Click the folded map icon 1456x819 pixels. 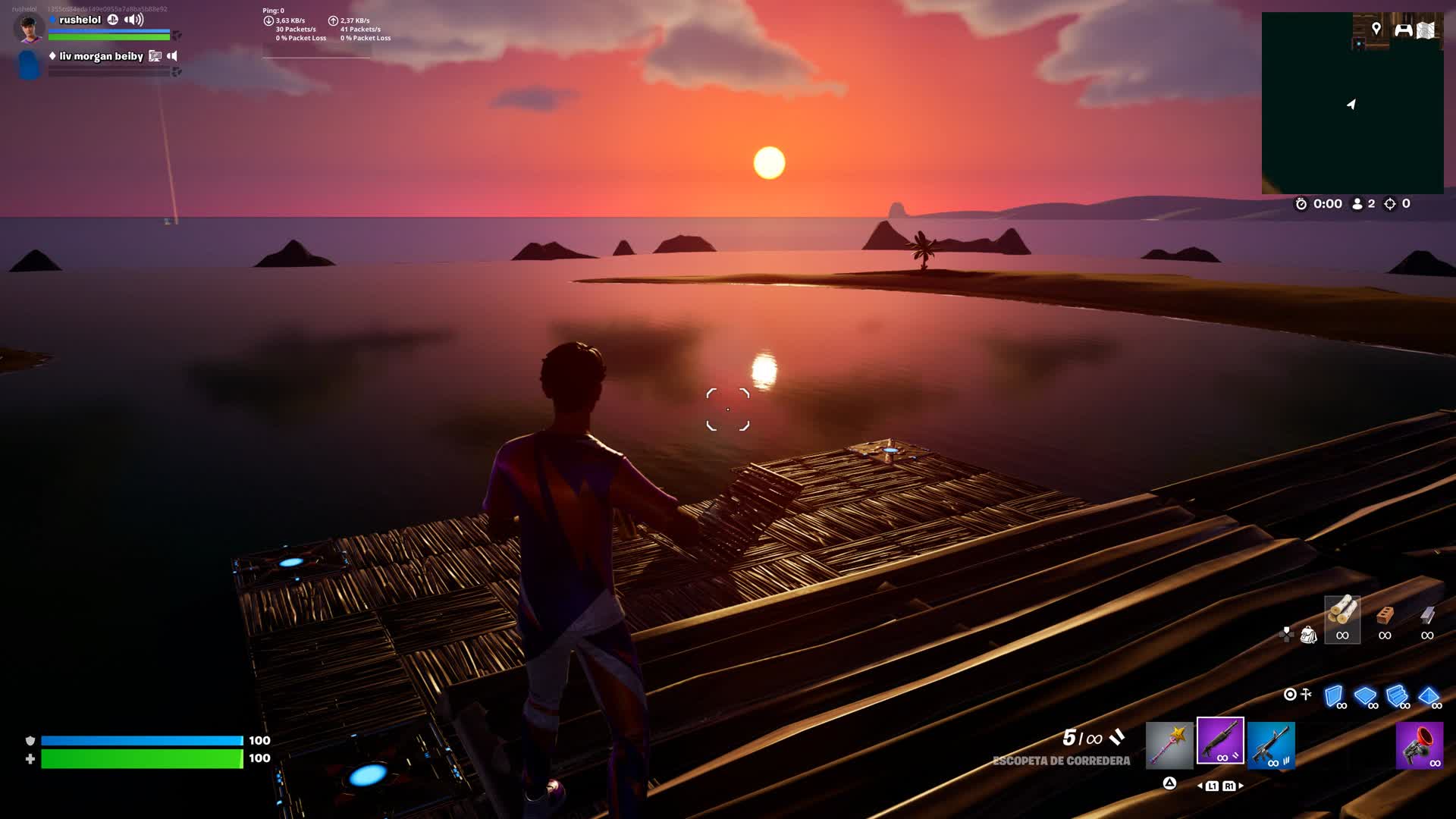pyautogui.click(x=1426, y=30)
